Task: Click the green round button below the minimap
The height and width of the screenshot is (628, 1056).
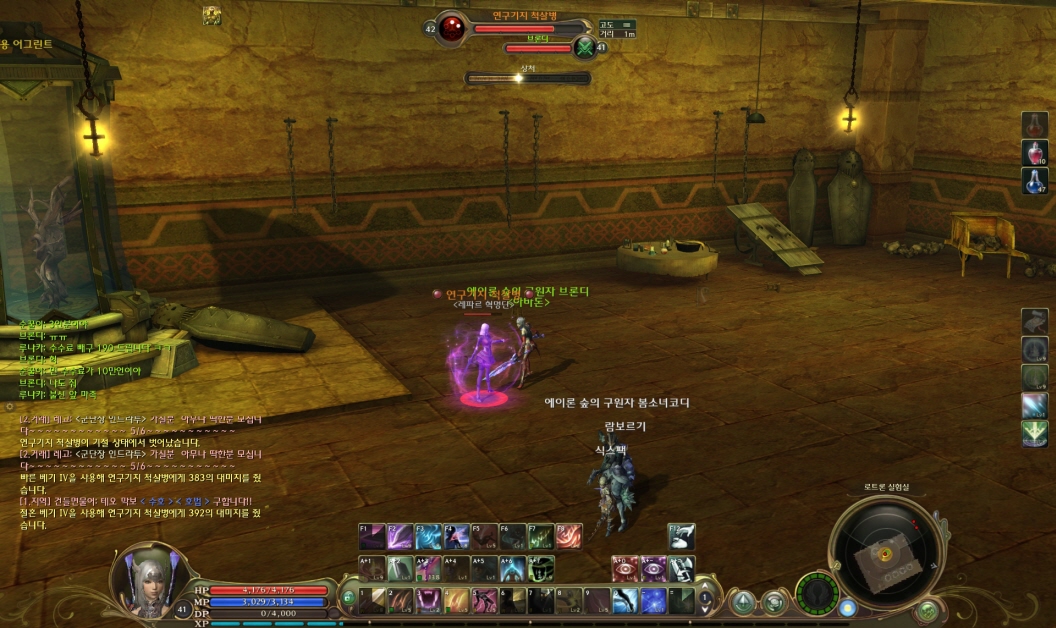Action: [928, 608]
